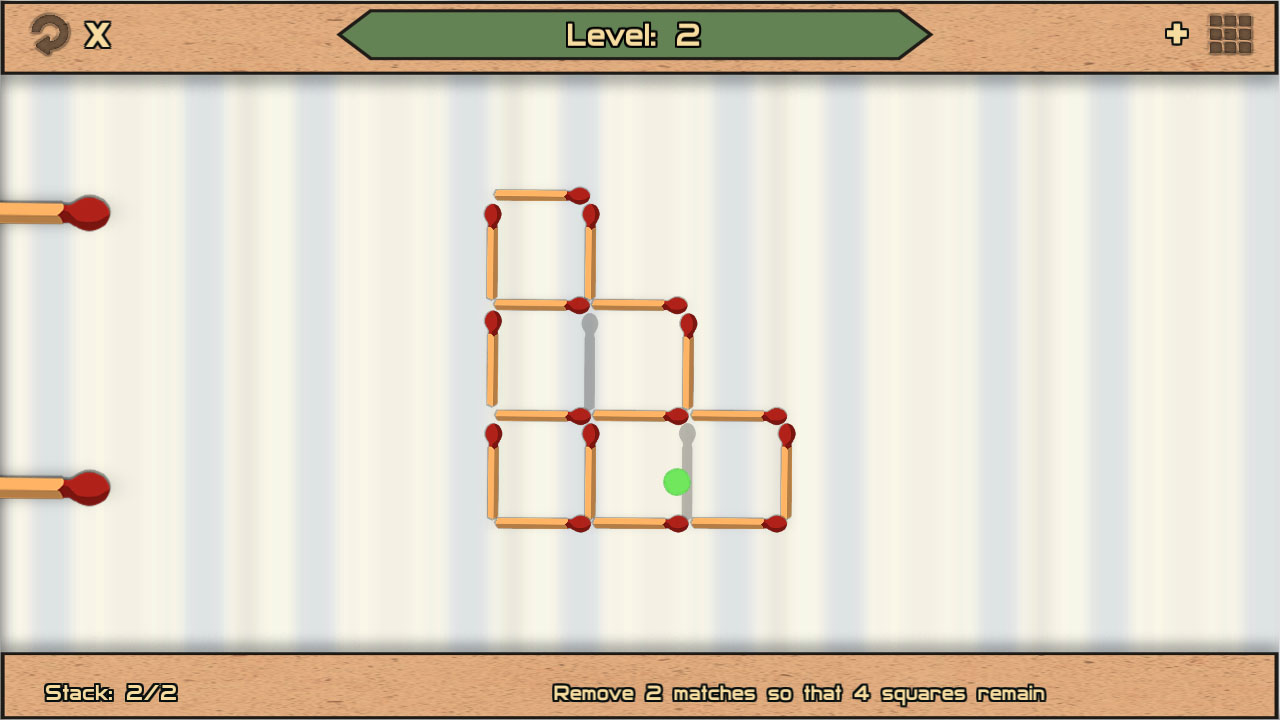Click the gray ghost match in bottom row
This screenshot has height=720, width=1280.
tap(688, 470)
